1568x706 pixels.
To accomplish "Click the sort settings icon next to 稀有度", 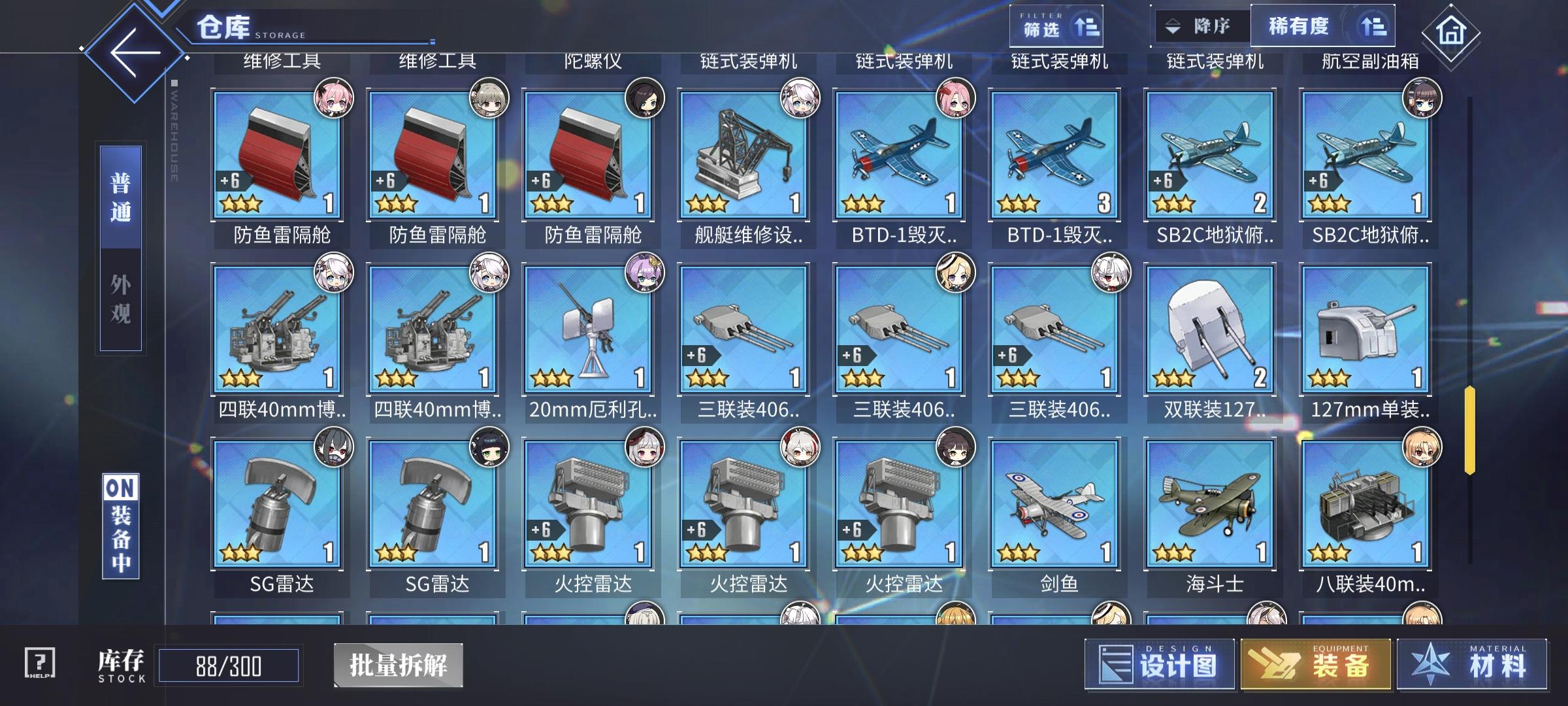I will (1376, 27).
